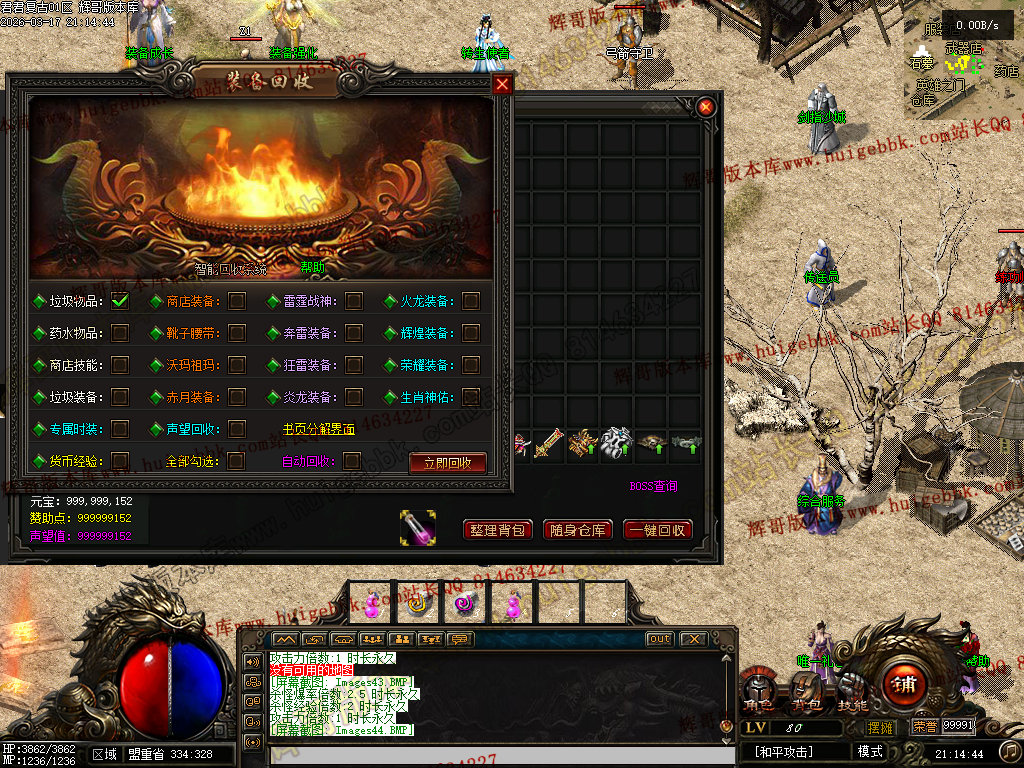Select the red-gold sword in the bag

tap(549, 443)
